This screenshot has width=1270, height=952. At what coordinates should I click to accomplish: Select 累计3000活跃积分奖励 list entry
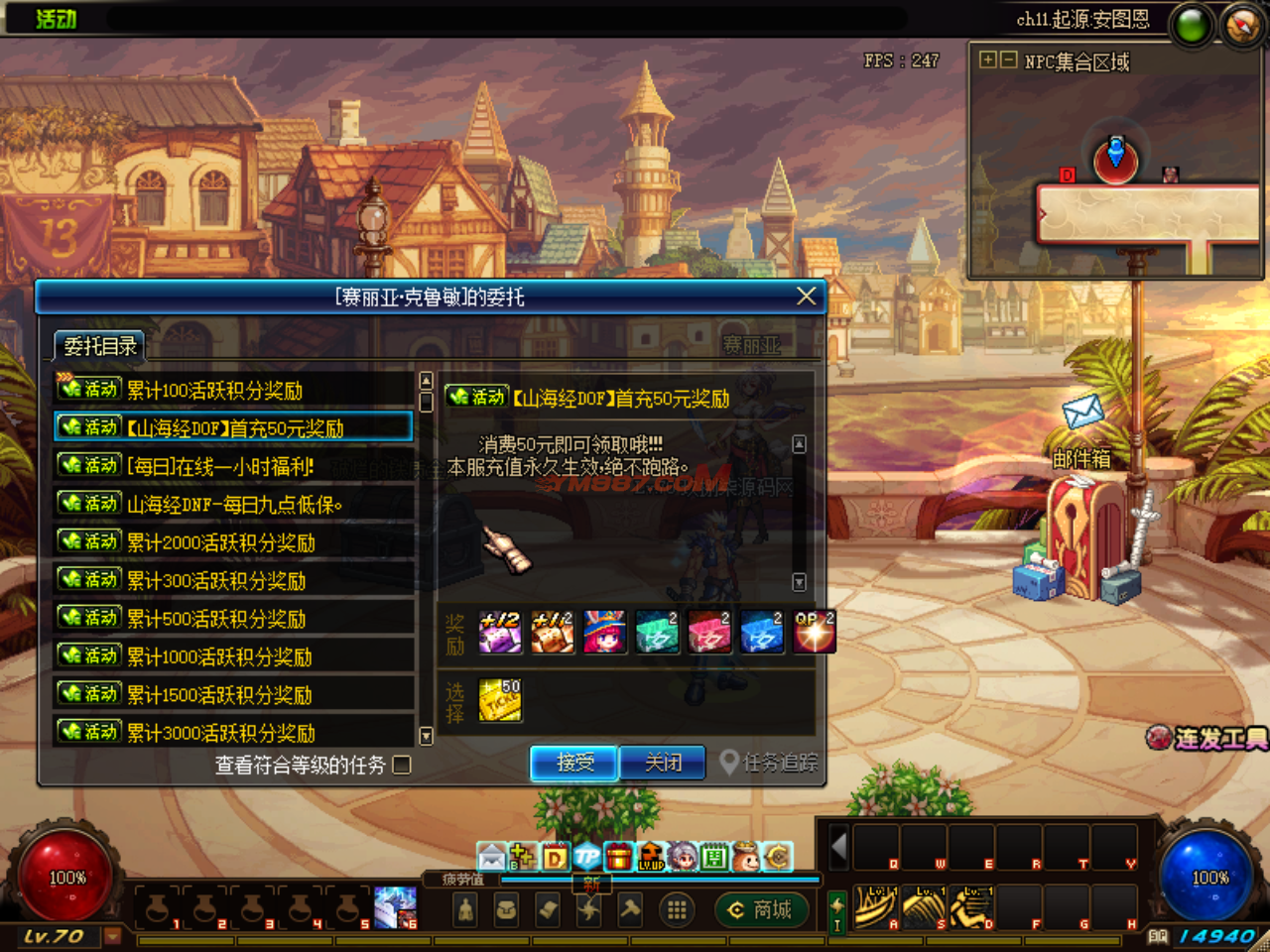pos(233,732)
